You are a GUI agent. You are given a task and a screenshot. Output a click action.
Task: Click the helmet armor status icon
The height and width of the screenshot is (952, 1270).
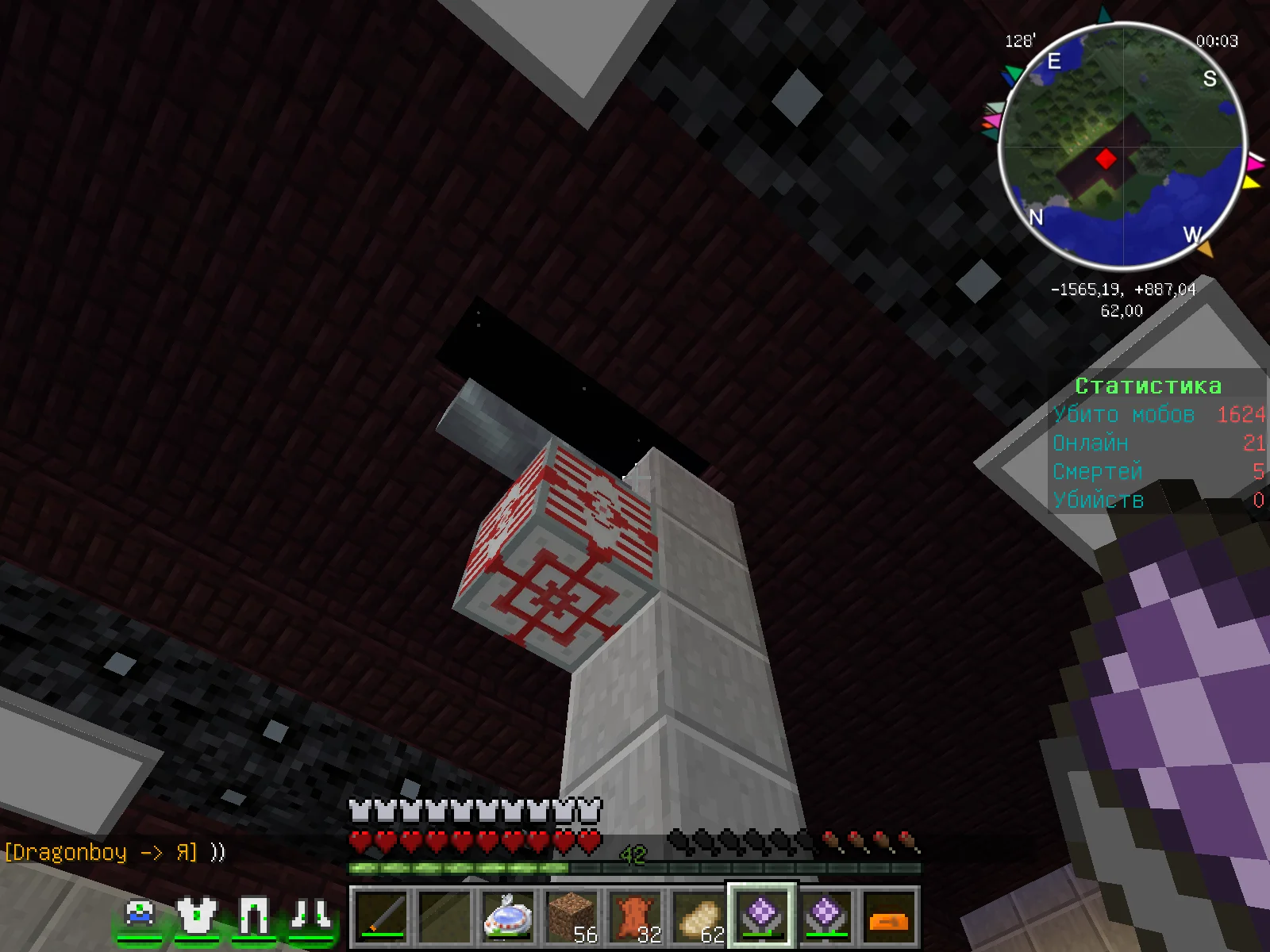tap(140, 916)
